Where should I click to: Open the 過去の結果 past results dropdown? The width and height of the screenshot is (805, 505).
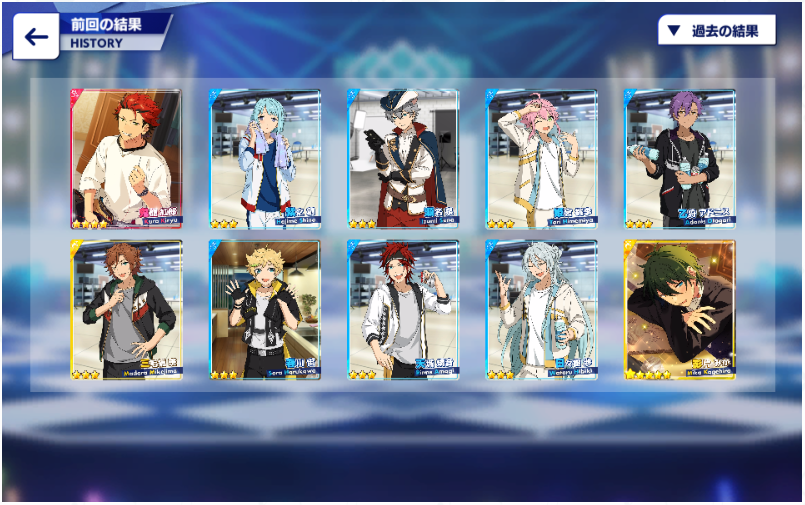click(x=716, y=30)
